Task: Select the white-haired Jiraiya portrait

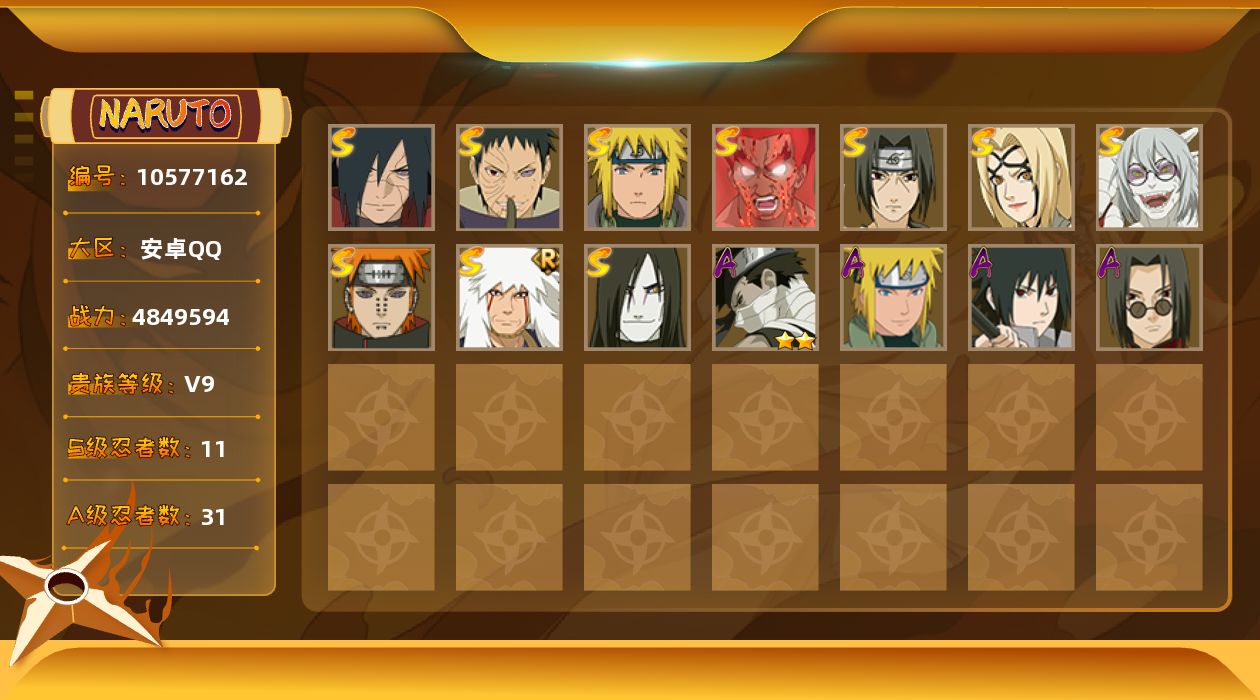Action: tap(509, 297)
